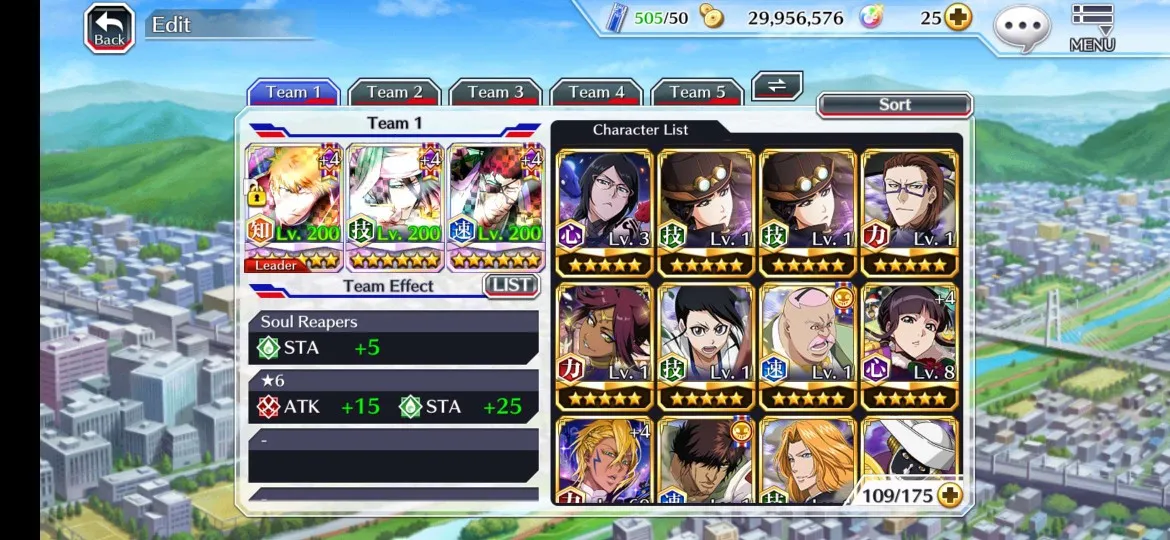Open the Sort options
The width and height of the screenshot is (1170, 540).
pos(894,105)
